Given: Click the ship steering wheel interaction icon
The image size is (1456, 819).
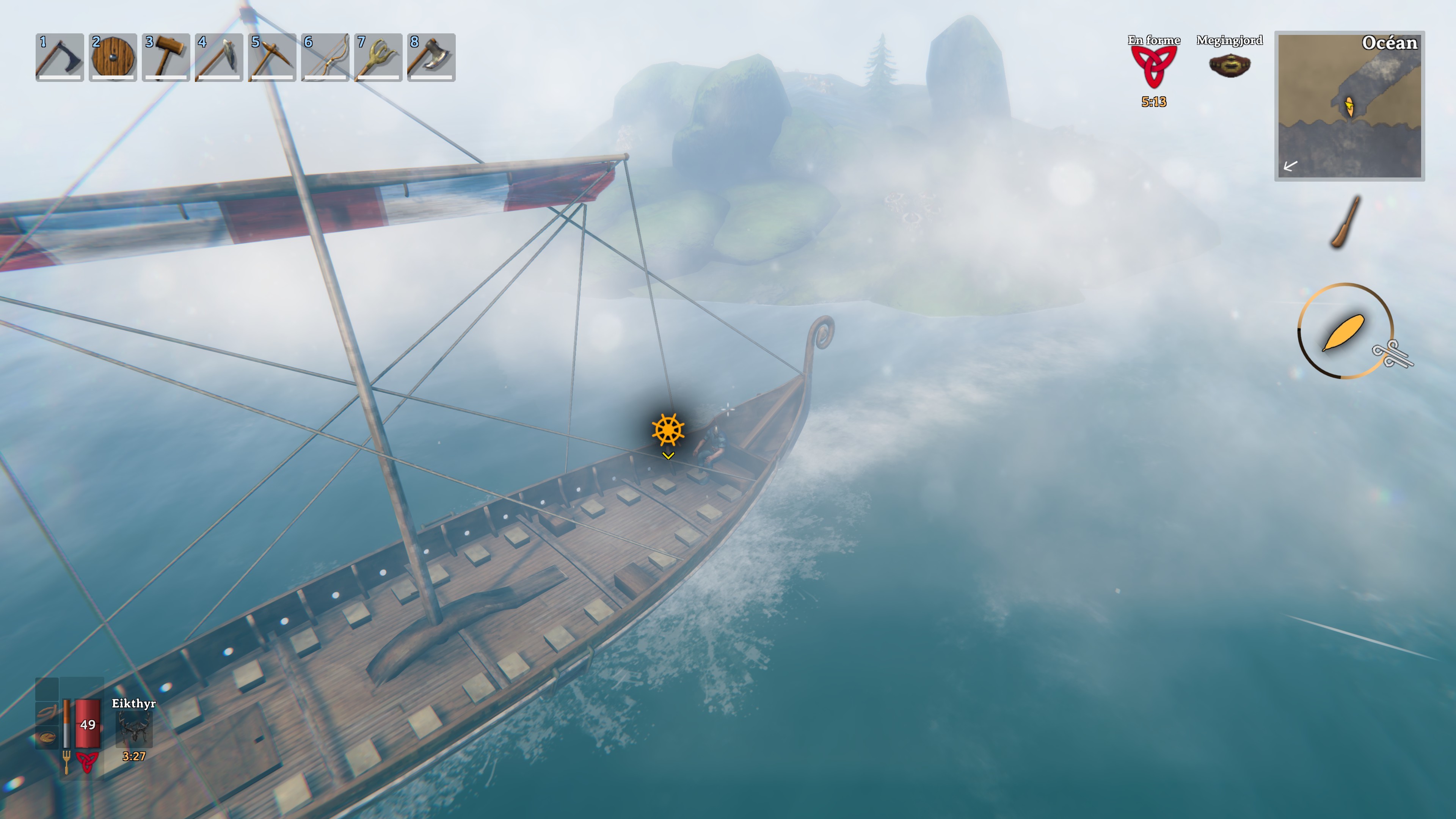Looking at the screenshot, I should [x=668, y=429].
